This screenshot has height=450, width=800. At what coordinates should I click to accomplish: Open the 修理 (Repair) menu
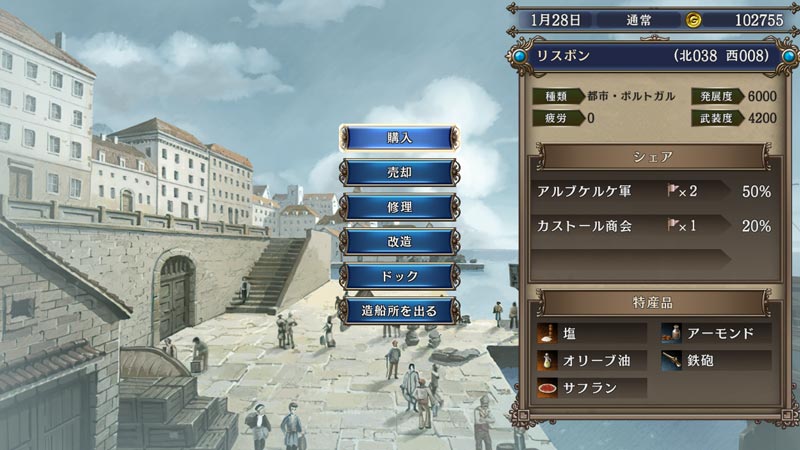point(399,207)
